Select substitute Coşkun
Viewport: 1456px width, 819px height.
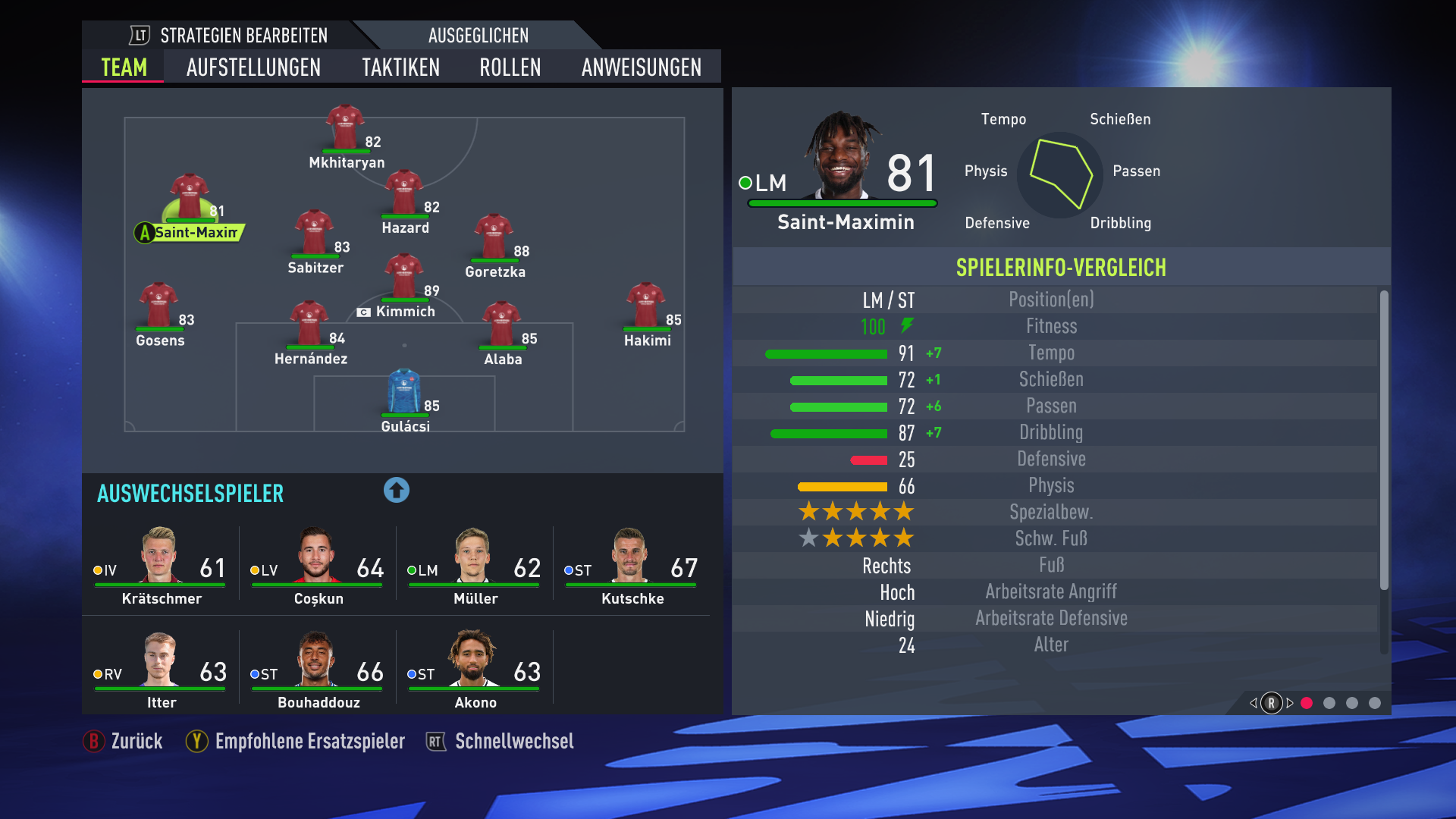coord(318,566)
